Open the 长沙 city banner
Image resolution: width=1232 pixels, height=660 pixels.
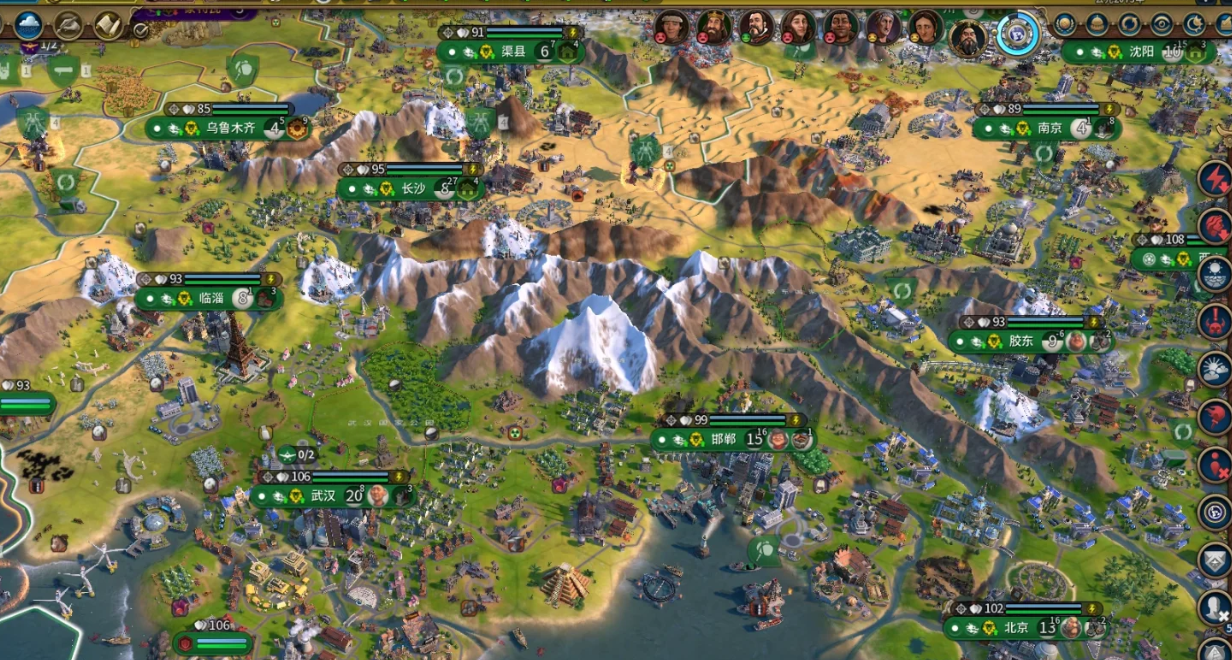coord(412,188)
